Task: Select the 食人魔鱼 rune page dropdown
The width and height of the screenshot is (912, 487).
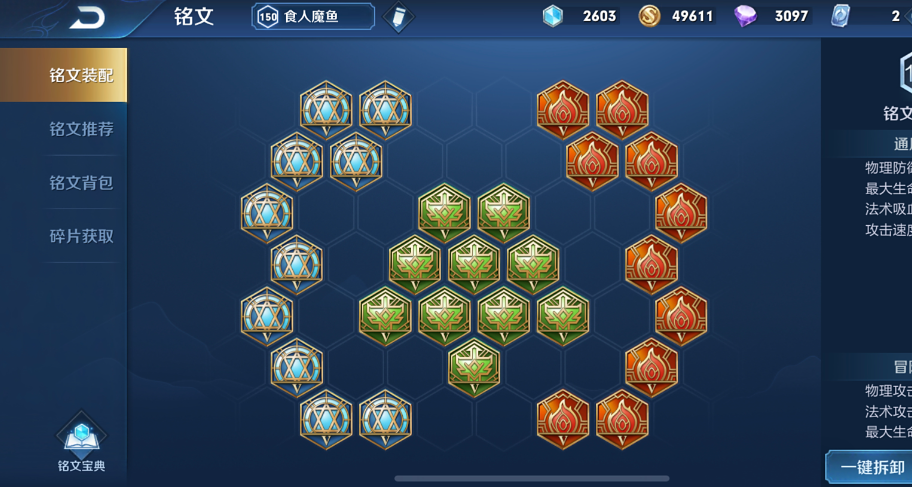Action: [x=313, y=17]
